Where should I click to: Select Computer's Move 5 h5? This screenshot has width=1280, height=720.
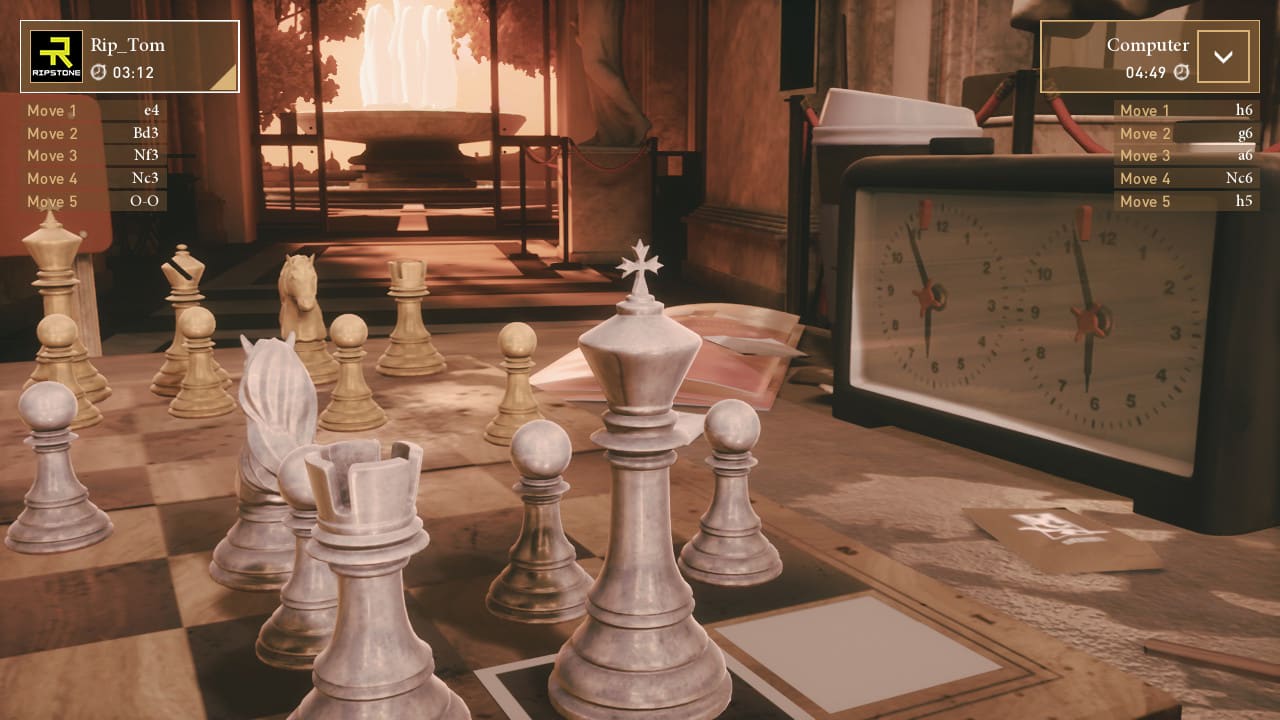pyautogui.click(x=1187, y=201)
